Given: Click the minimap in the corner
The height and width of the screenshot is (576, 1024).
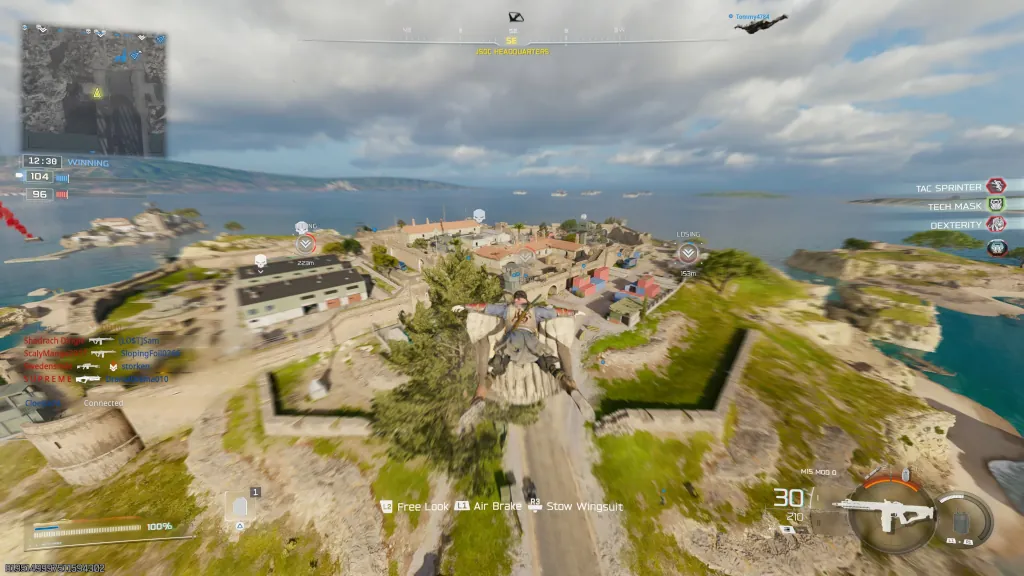Looking at the screenshot, I should coord(93,90).
